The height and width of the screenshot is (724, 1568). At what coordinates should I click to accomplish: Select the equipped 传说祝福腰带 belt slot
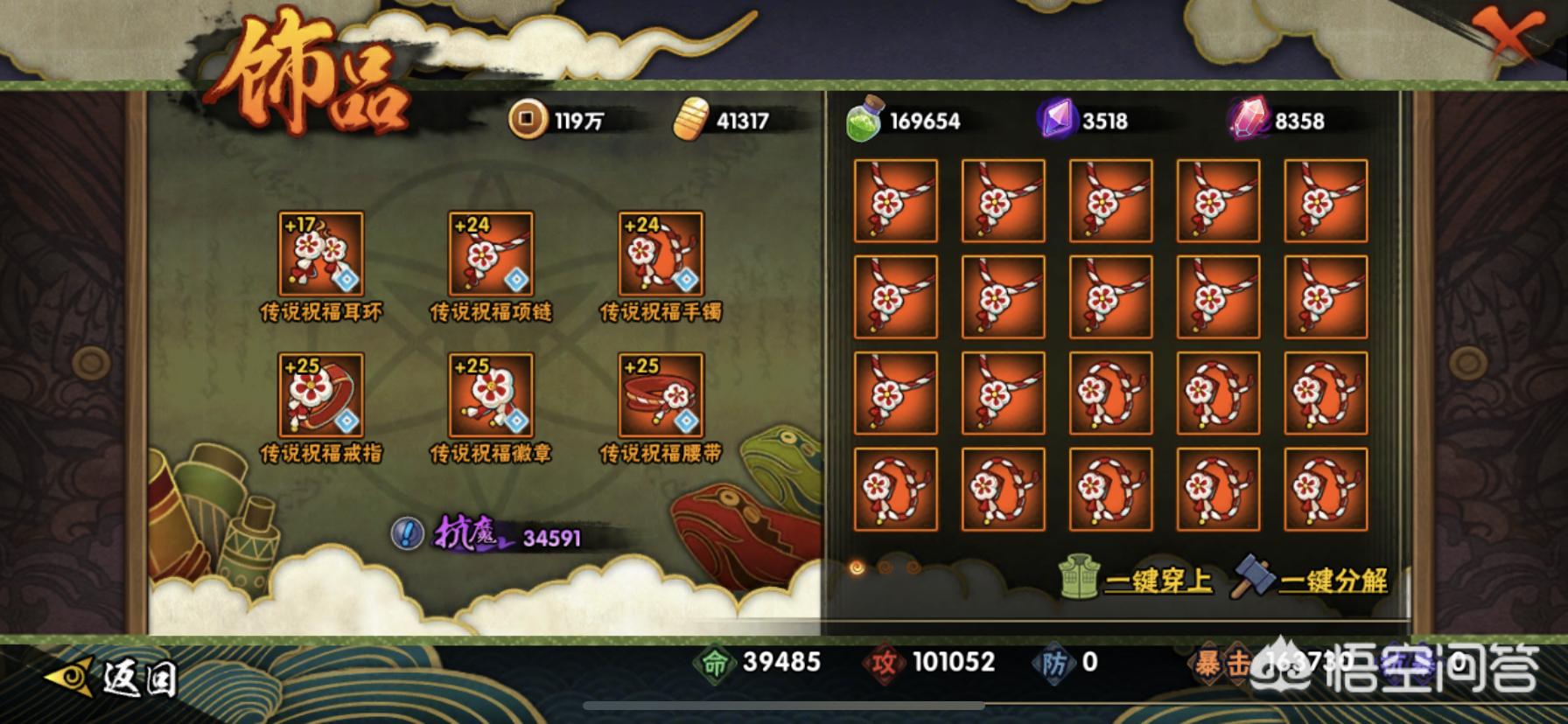(x=661, y=395)
